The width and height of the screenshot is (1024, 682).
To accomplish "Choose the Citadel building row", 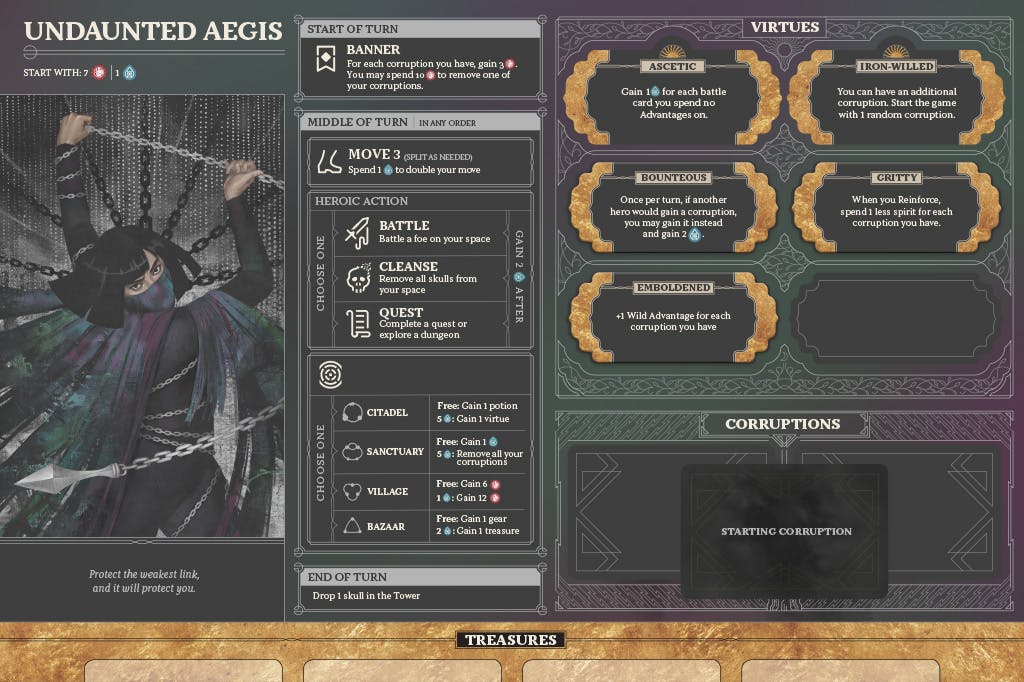I will tap(431, 412).
